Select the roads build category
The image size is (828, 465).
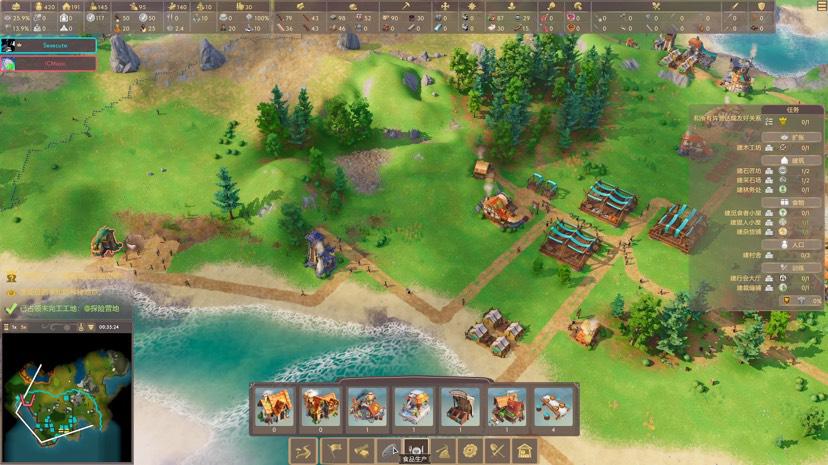coord(304,451)
